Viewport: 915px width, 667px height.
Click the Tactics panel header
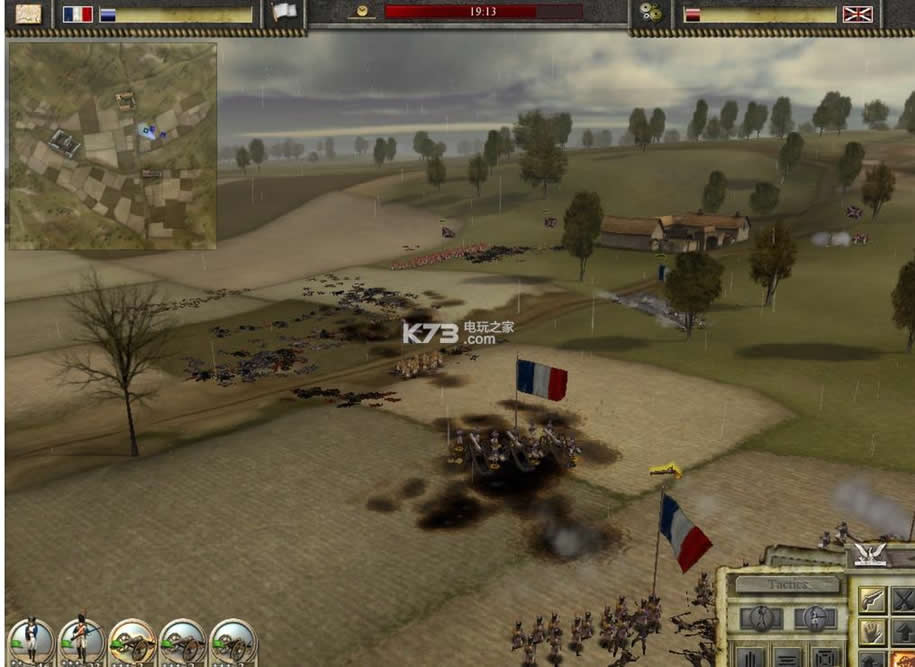pyautogui.click(x=787, y=585)
